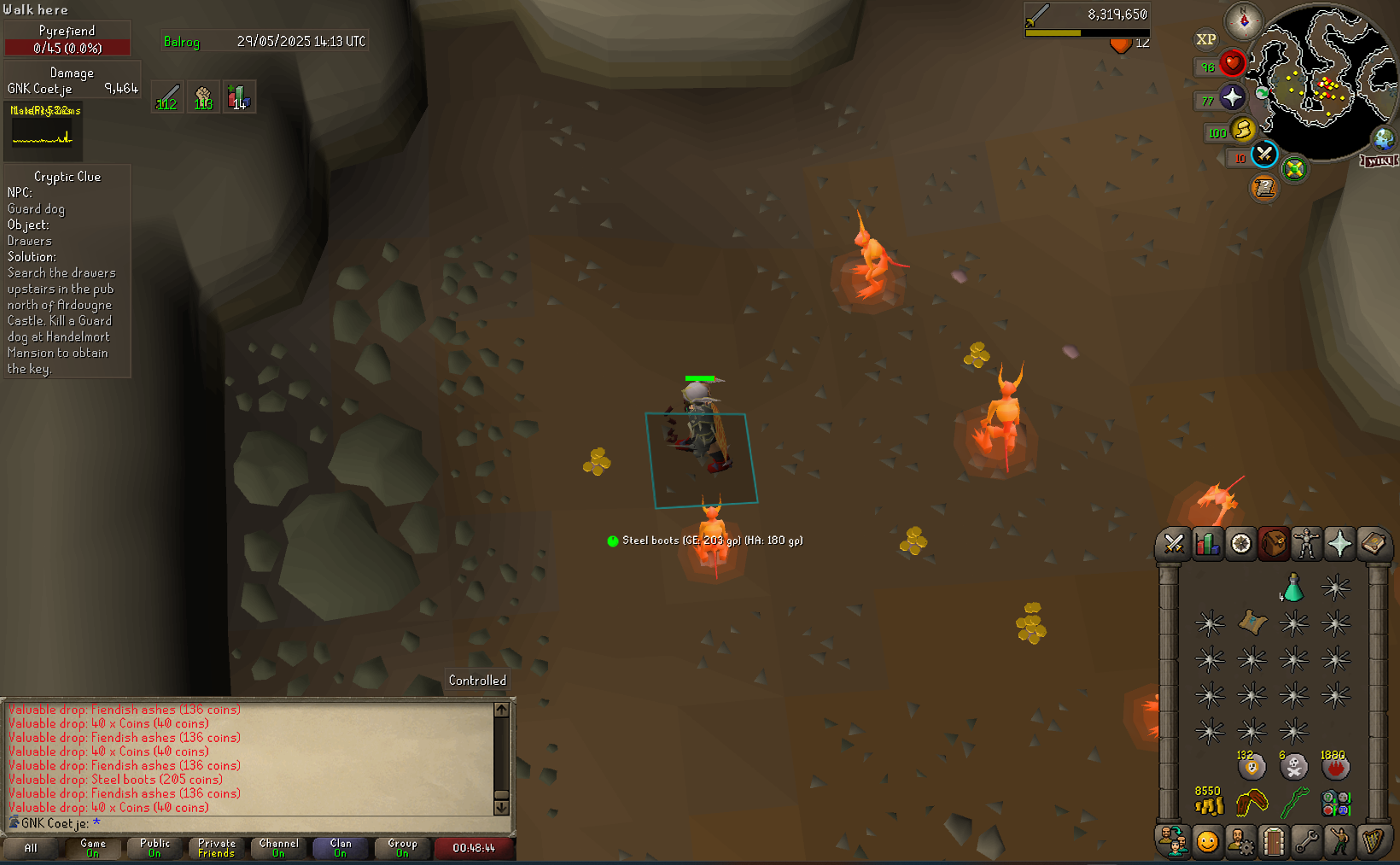Toggle the XP drops button
This screenshot has width=1400, height=865.
(1205, 39)
